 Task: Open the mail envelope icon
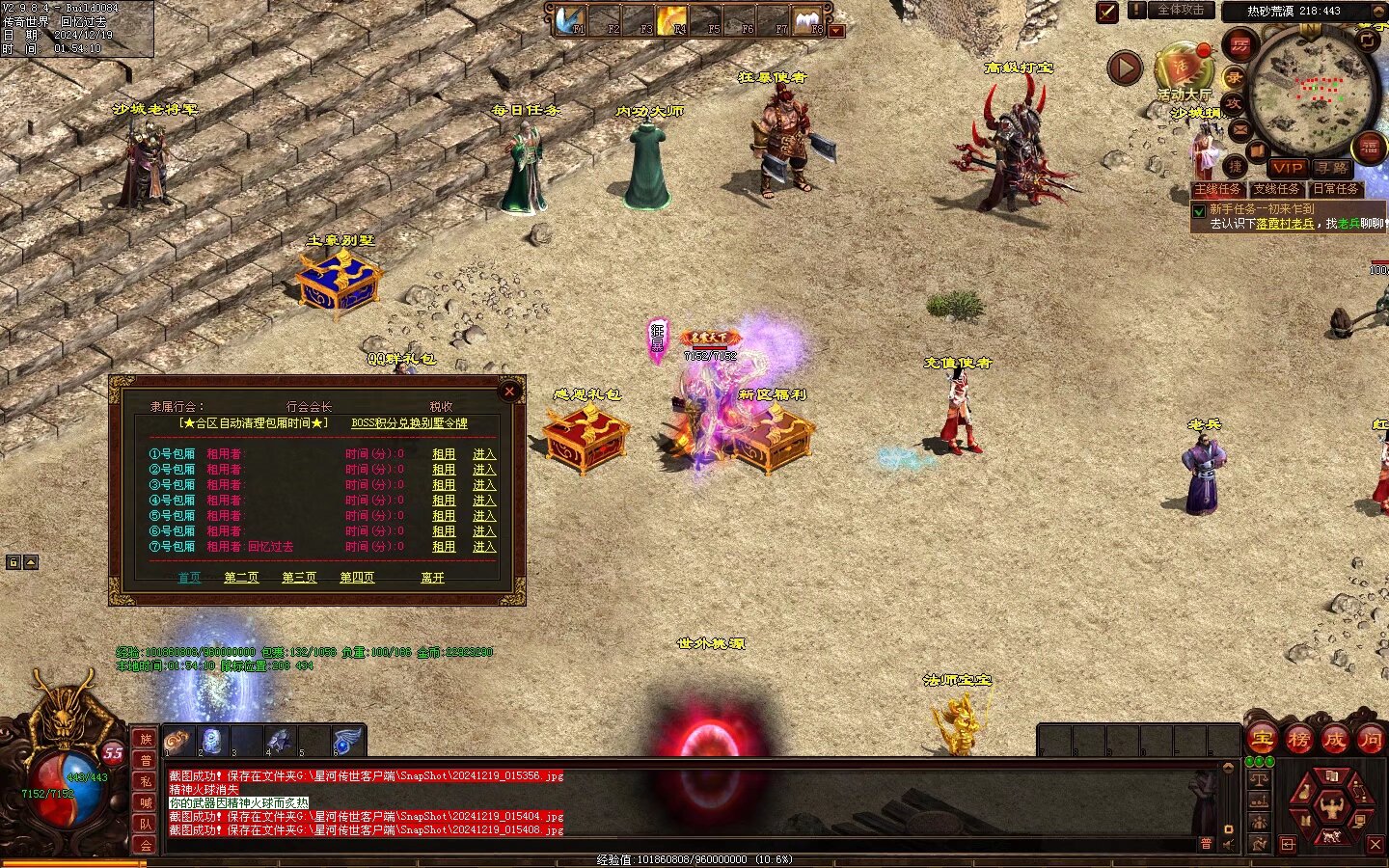pos(1239,129)
